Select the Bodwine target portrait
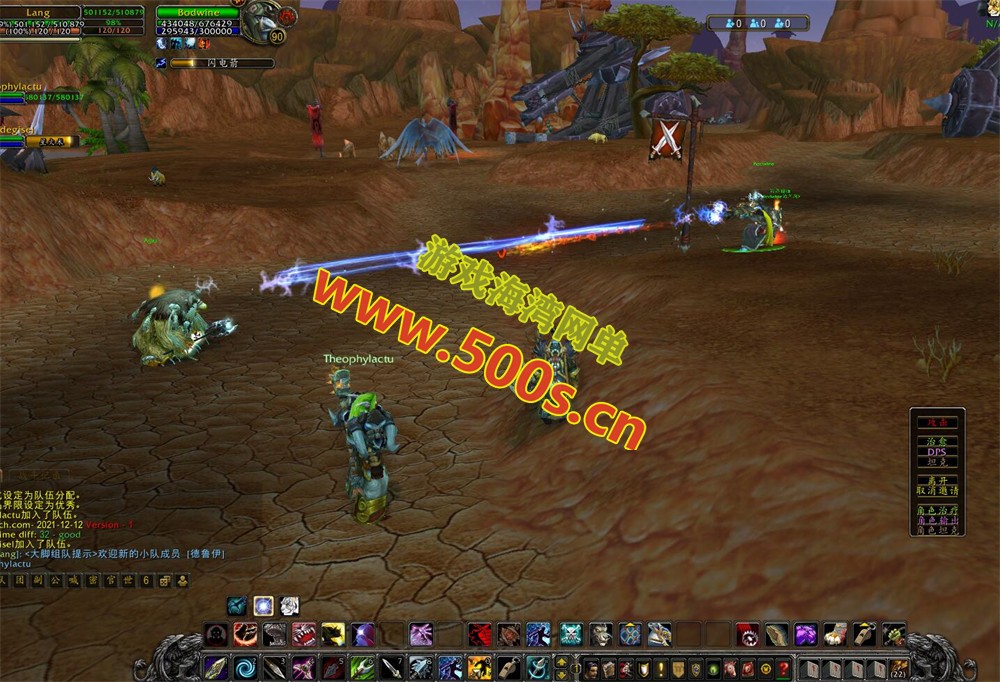 point(266,18)
